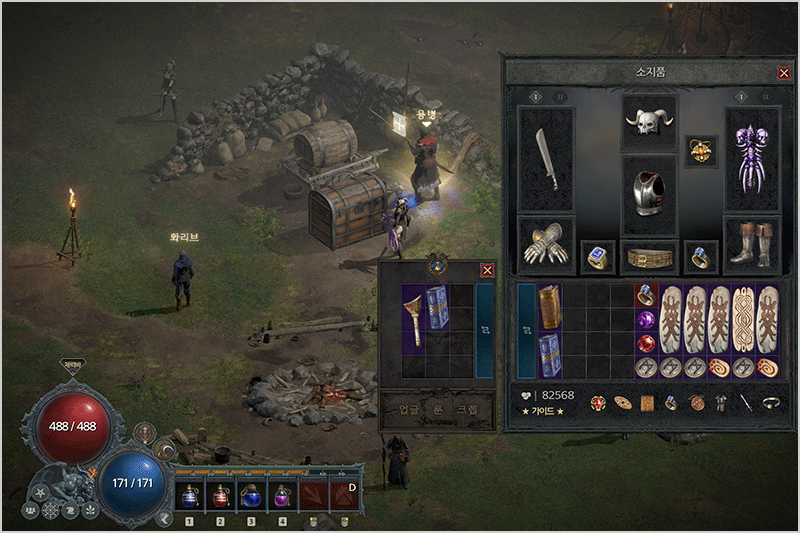Pick the purple skull wand off-hand item
The height and width of the screenshot is (533, 800).
(751, 160)
